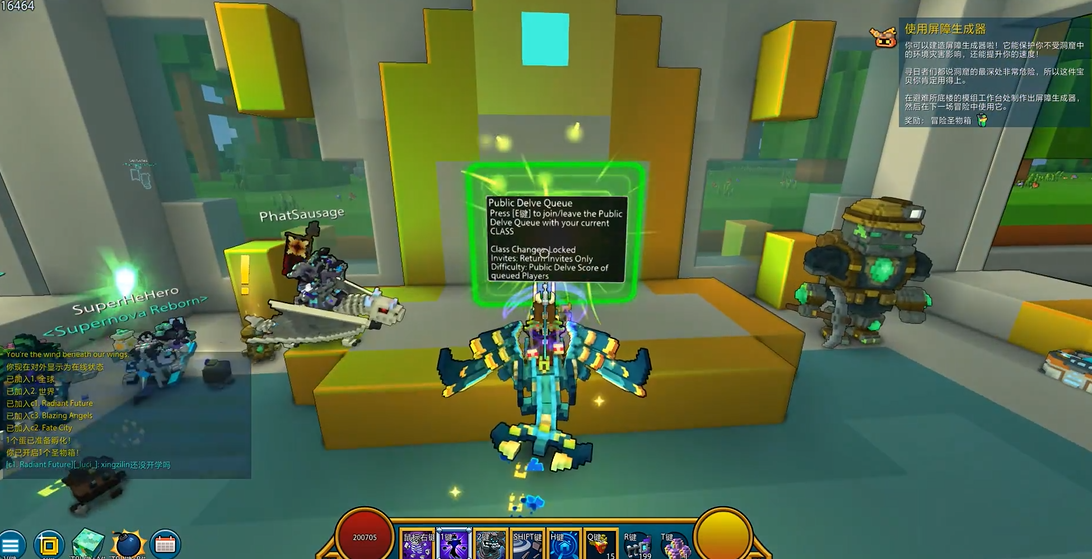Click the H key home icon
Viewport: 1092px width, 559px height.
pos(563,545)
